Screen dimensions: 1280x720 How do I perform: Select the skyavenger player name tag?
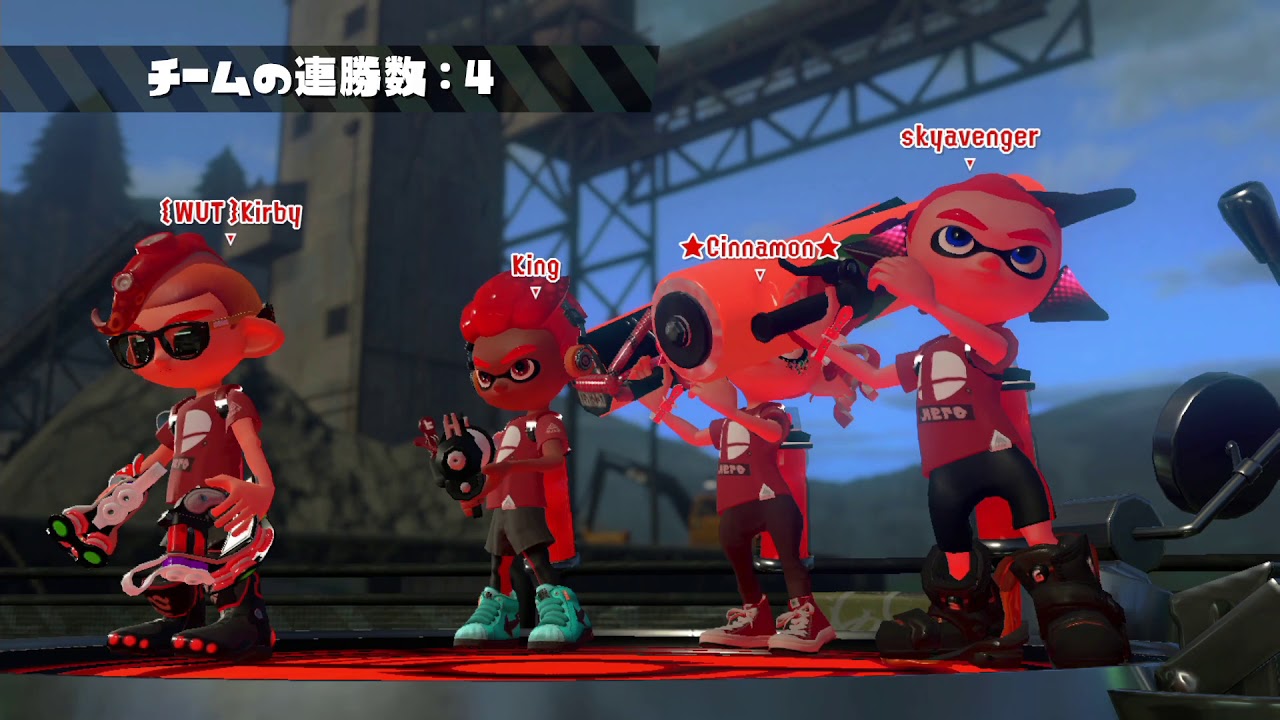[968, 140]
